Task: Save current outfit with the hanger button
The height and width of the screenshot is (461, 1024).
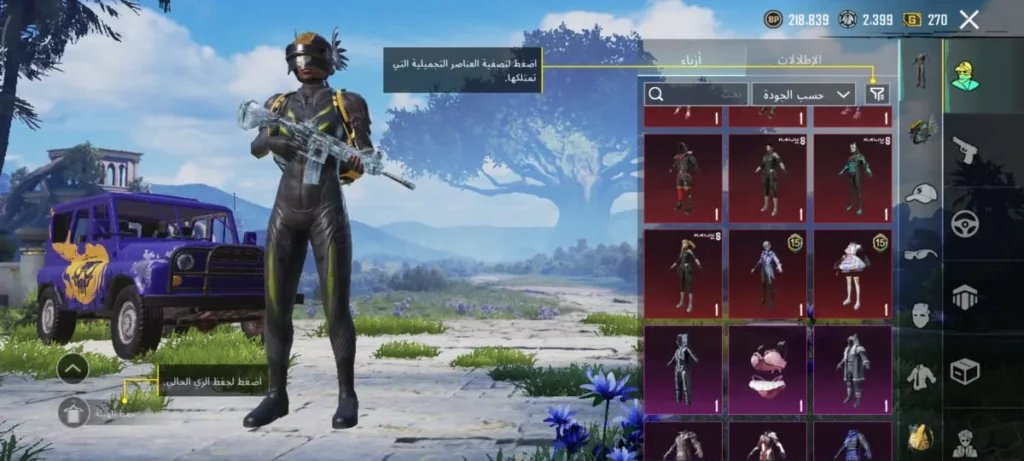Action: pos(73,411)
